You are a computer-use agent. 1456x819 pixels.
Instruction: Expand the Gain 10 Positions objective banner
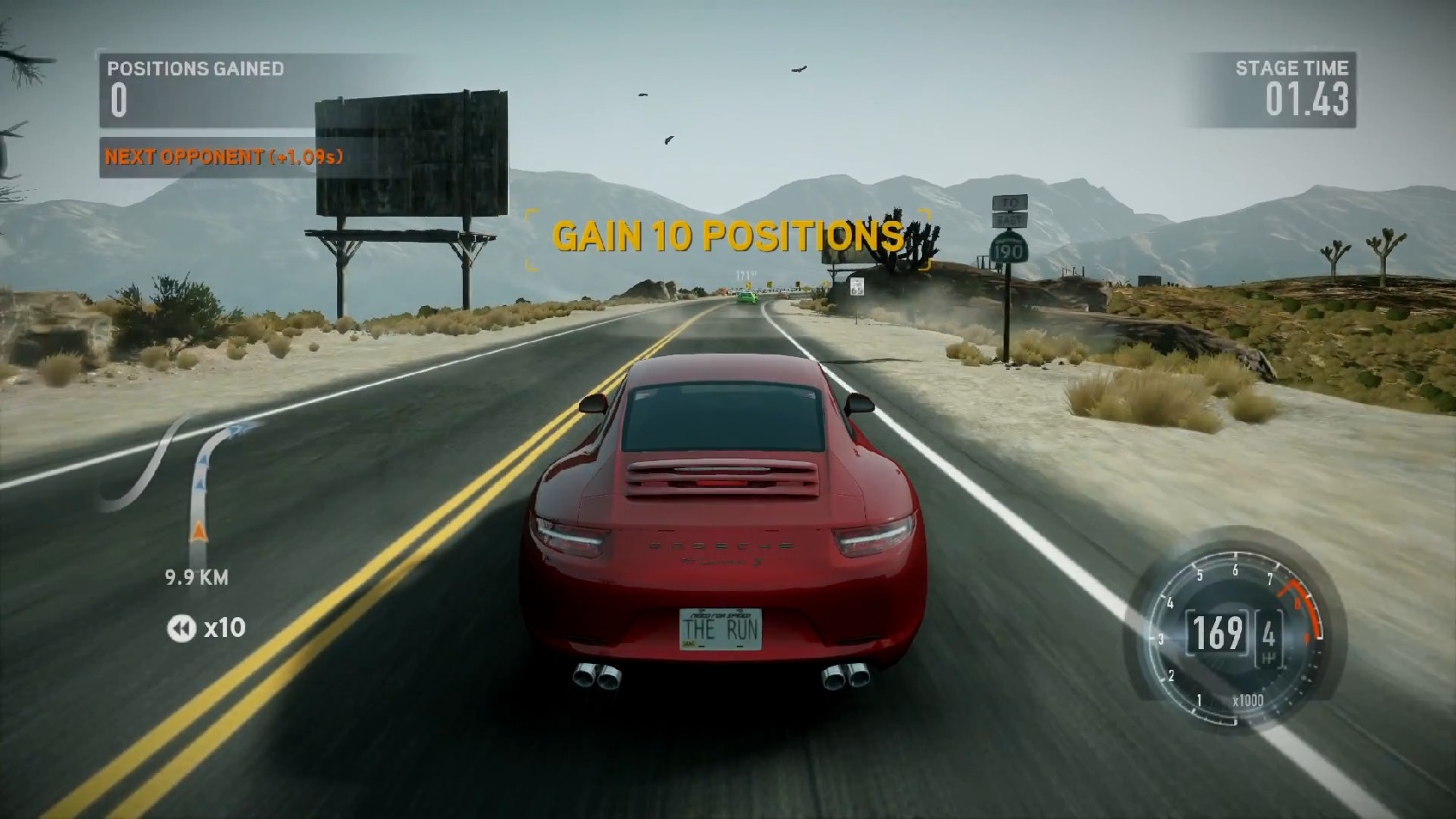tap(728, 235)
